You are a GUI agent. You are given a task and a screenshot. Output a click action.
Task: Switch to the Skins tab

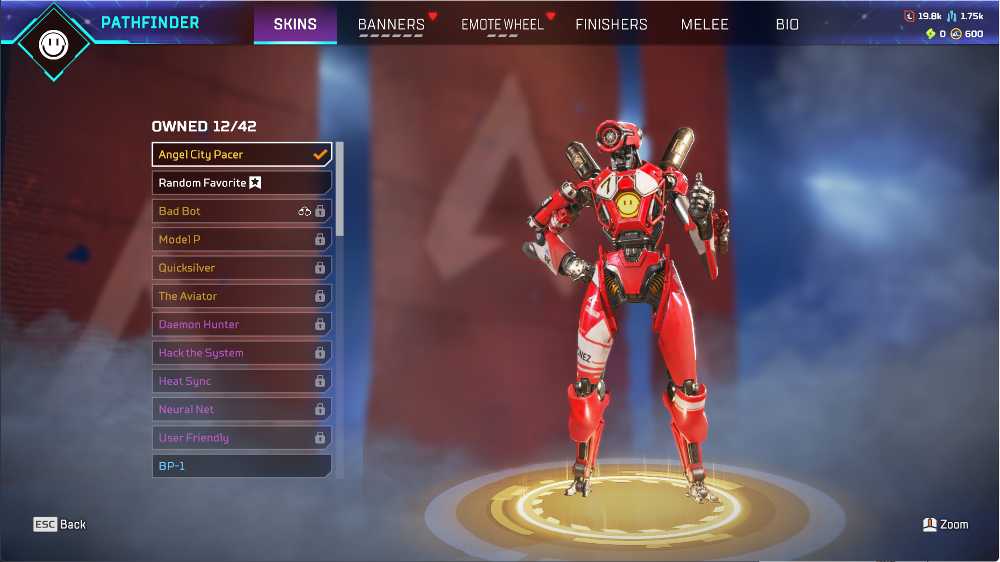tap(295, 24)
